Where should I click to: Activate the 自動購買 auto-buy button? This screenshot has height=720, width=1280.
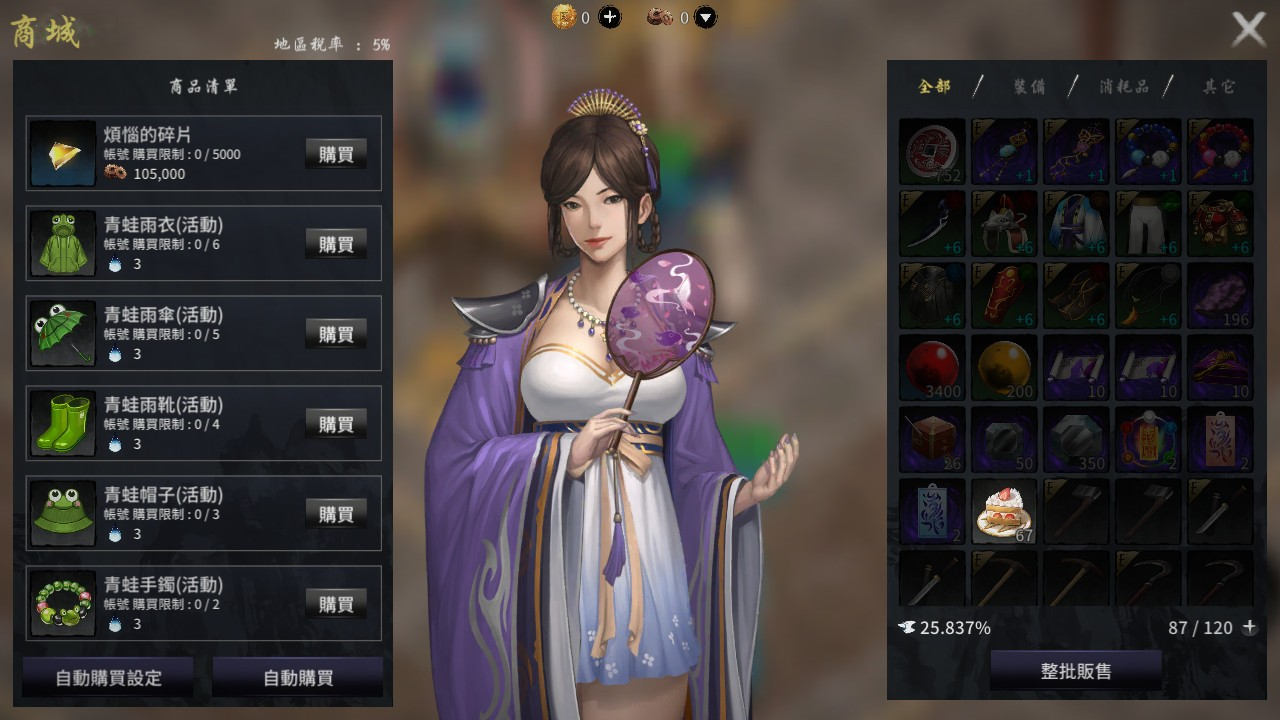pos(298,677)
